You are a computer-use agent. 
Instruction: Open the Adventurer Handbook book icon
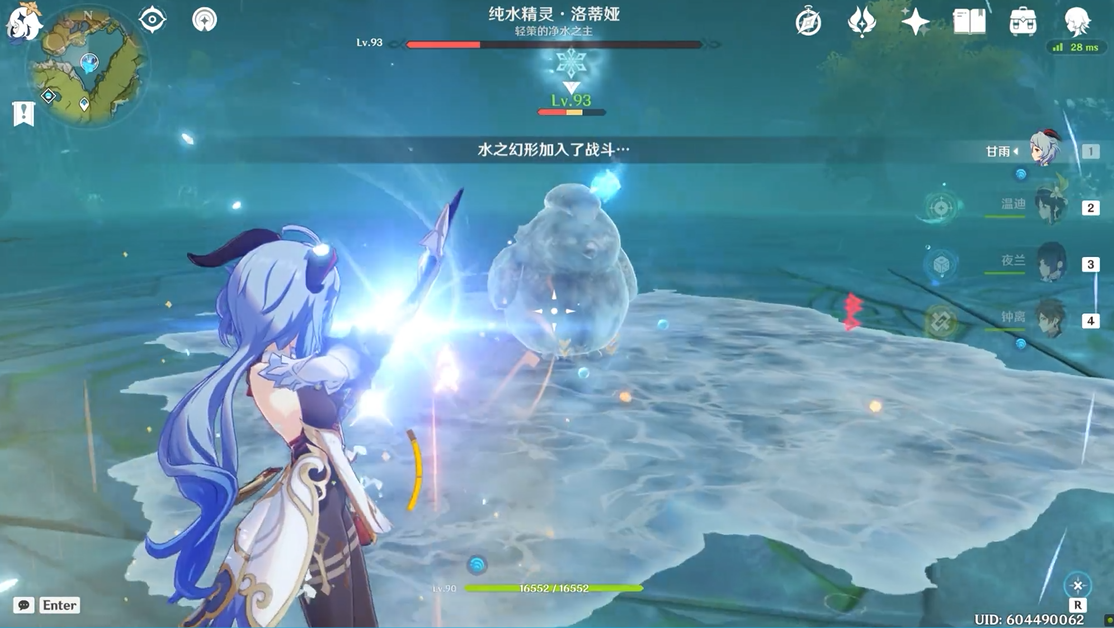(x=969, y=21)
